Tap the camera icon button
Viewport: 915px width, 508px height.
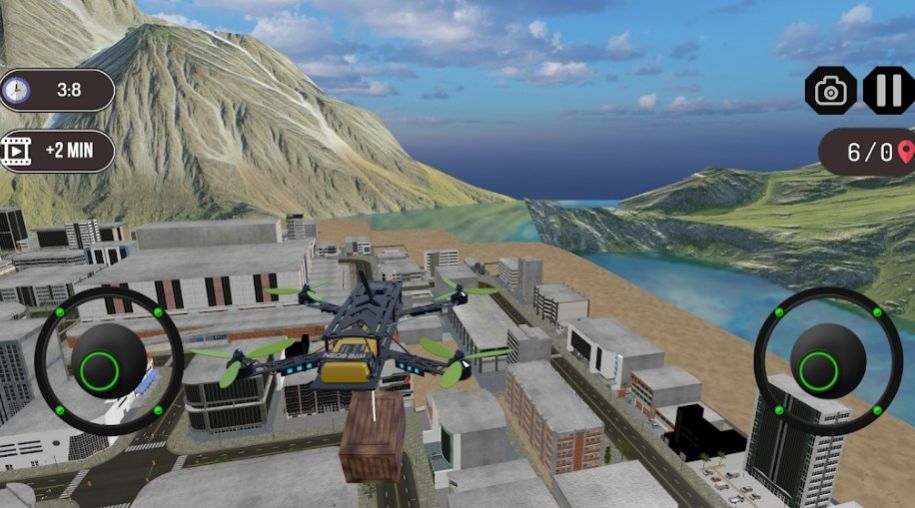click(x=831, y=91)
